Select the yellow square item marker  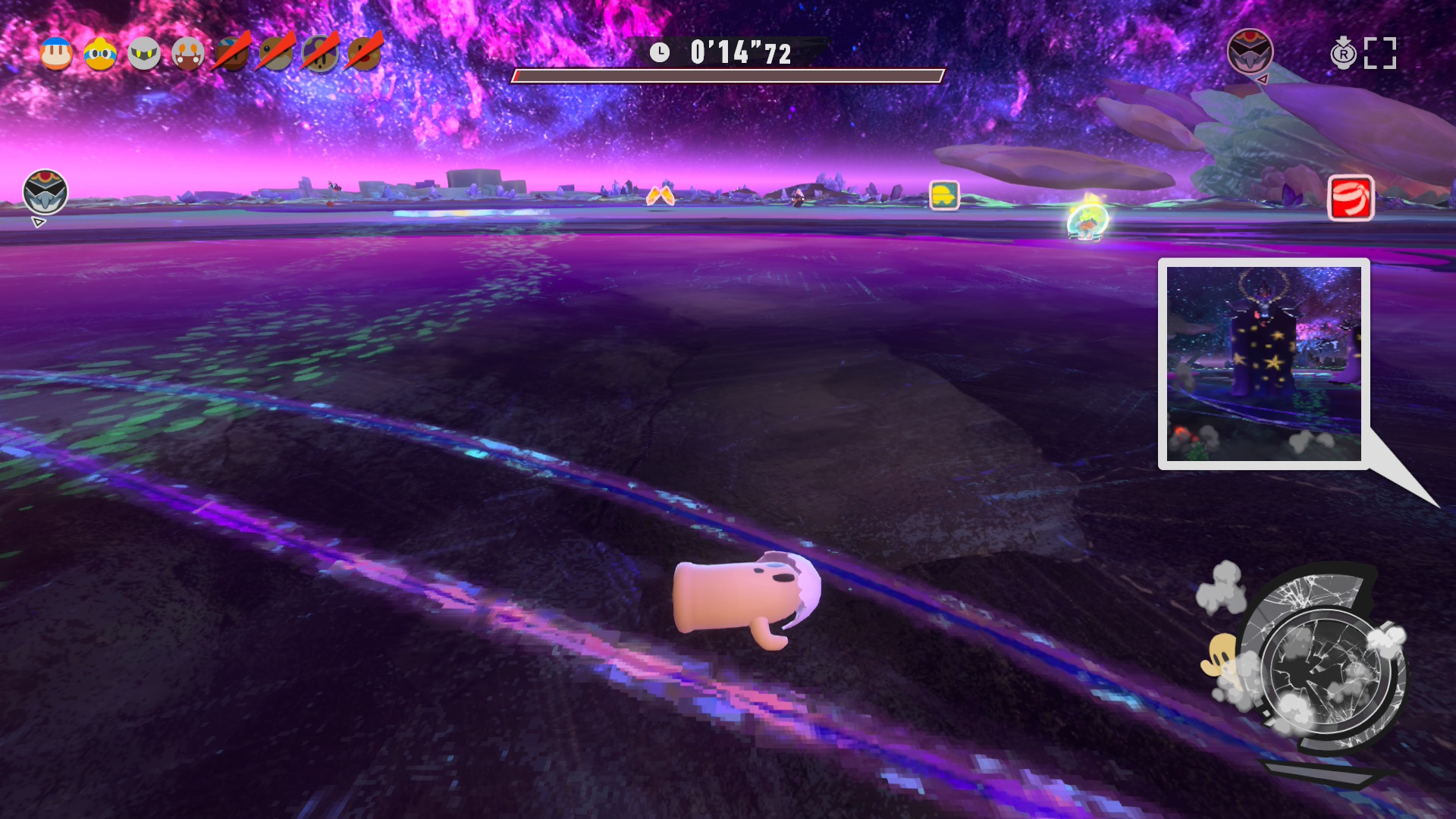[x=944, y=195]
